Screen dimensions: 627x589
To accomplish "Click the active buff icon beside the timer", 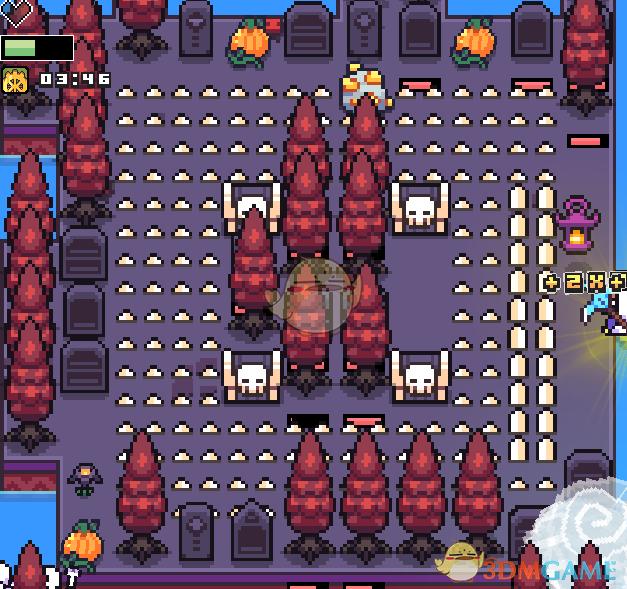I will coord(16,80).
